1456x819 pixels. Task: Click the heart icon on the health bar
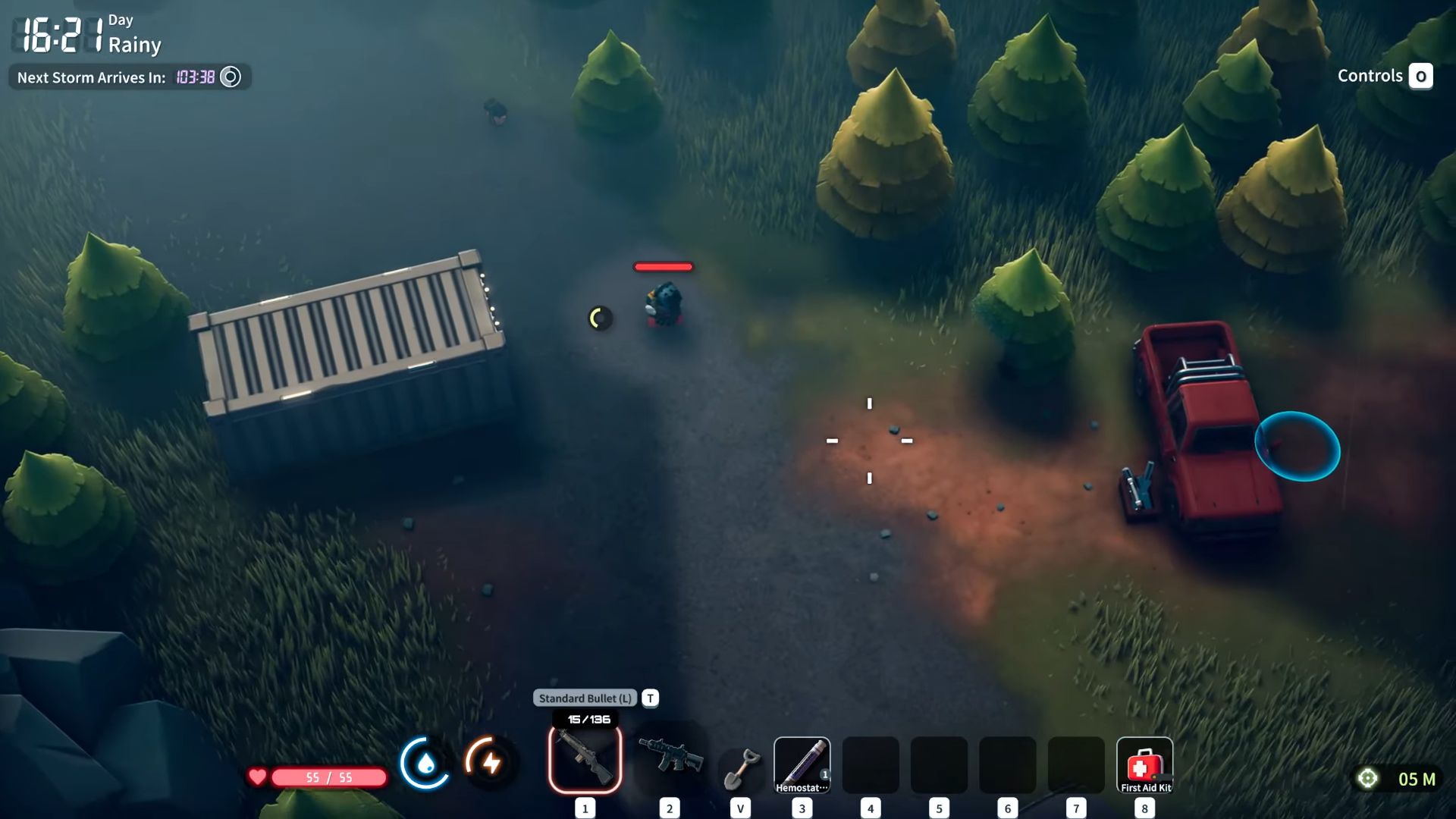tap(257, 776)
